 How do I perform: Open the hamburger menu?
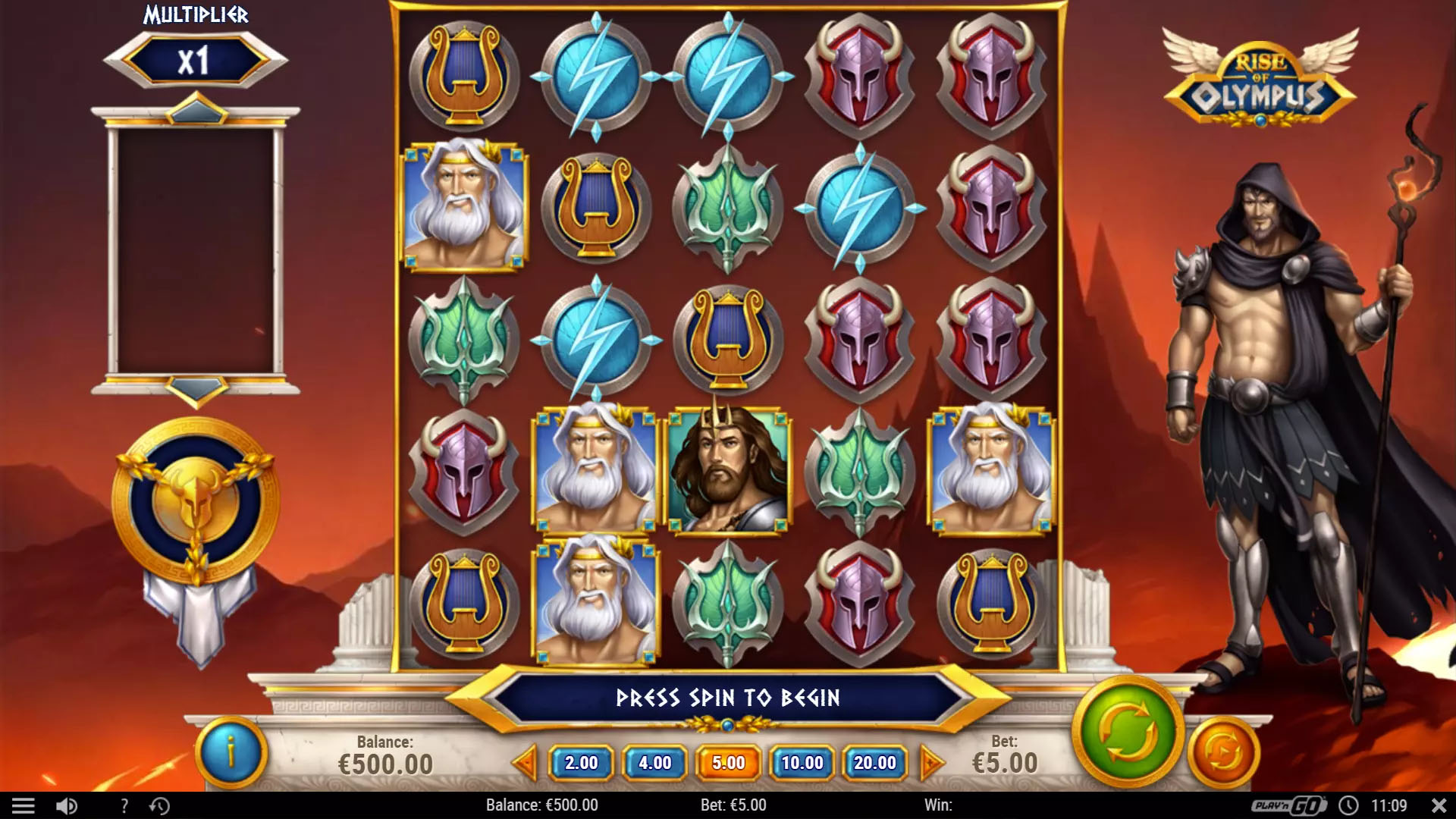(24, 805)
